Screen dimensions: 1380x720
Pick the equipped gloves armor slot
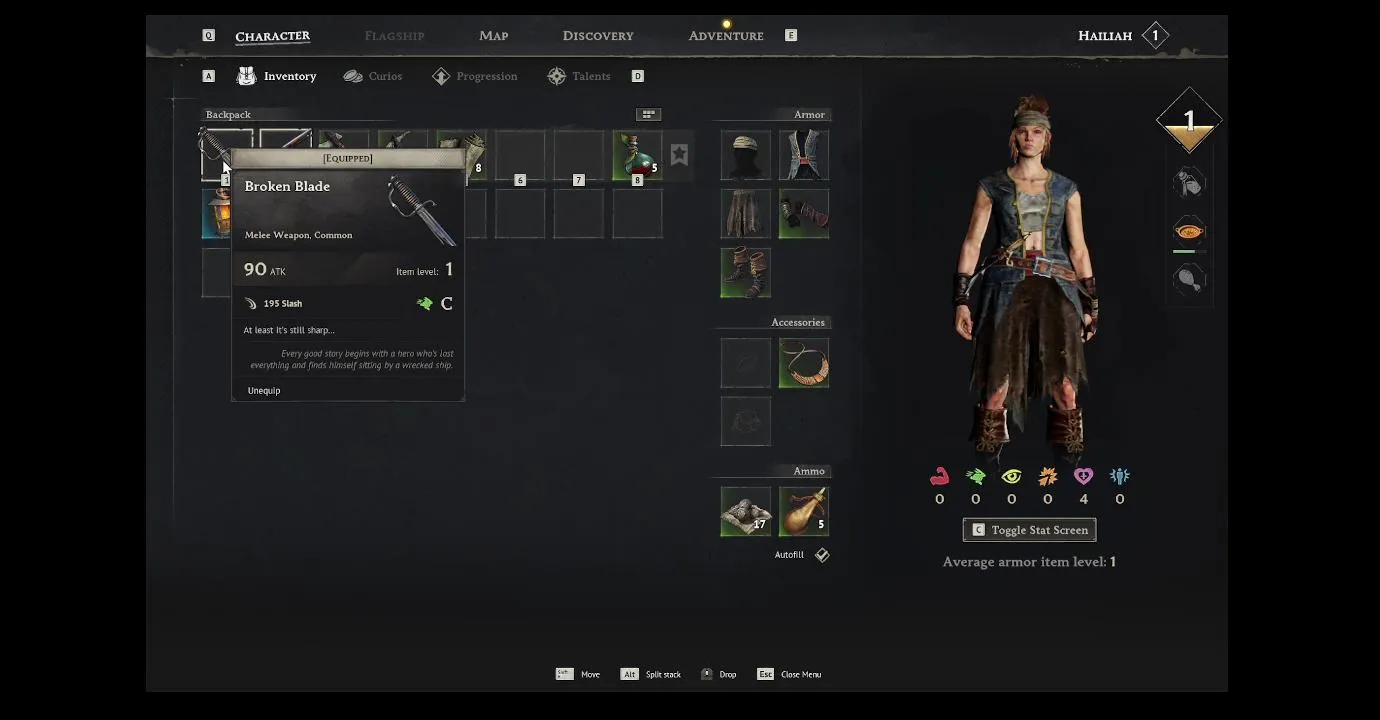(x=804, y=213)
